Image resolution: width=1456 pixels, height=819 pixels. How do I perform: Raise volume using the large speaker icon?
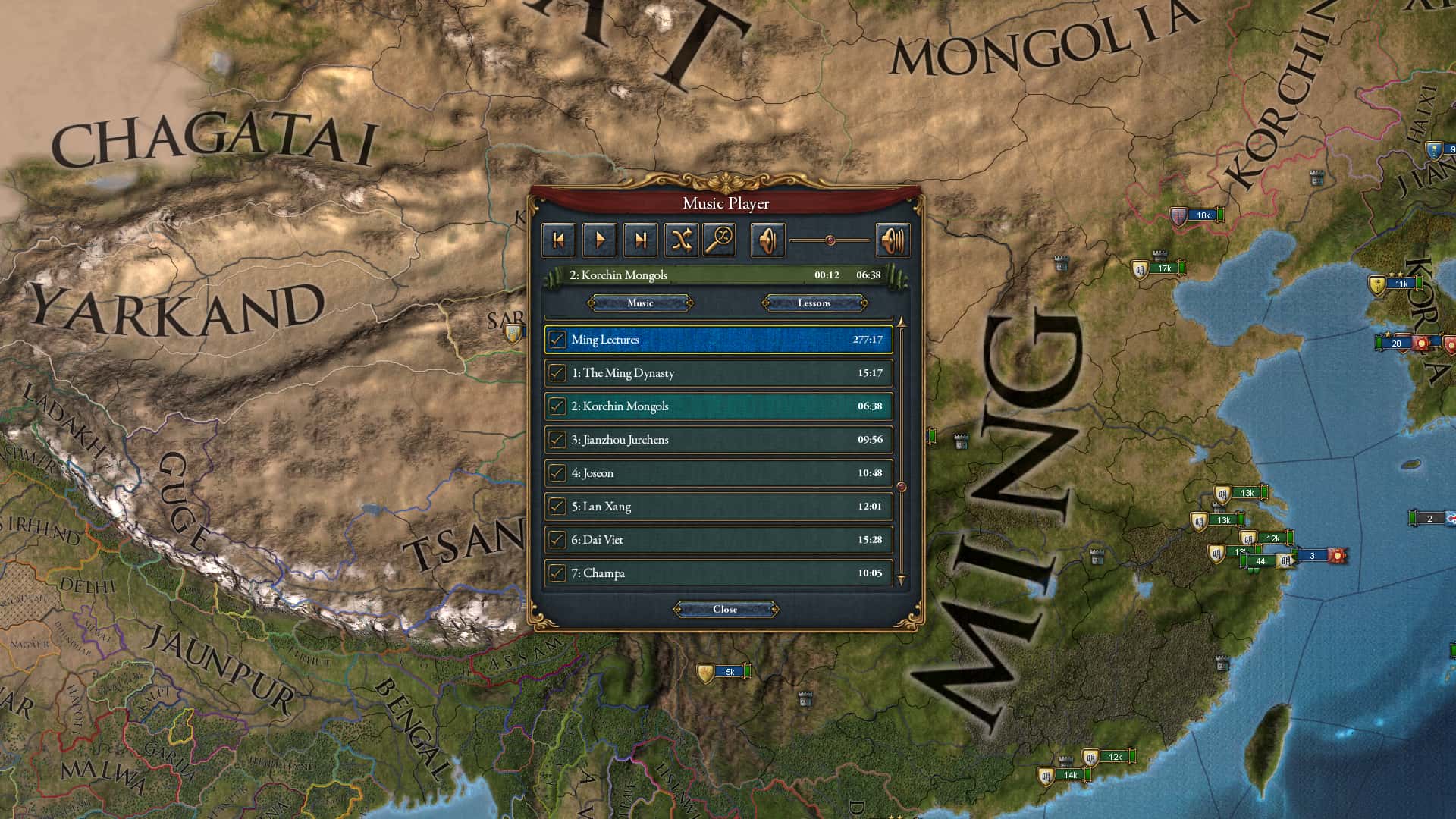pos(893,240)
